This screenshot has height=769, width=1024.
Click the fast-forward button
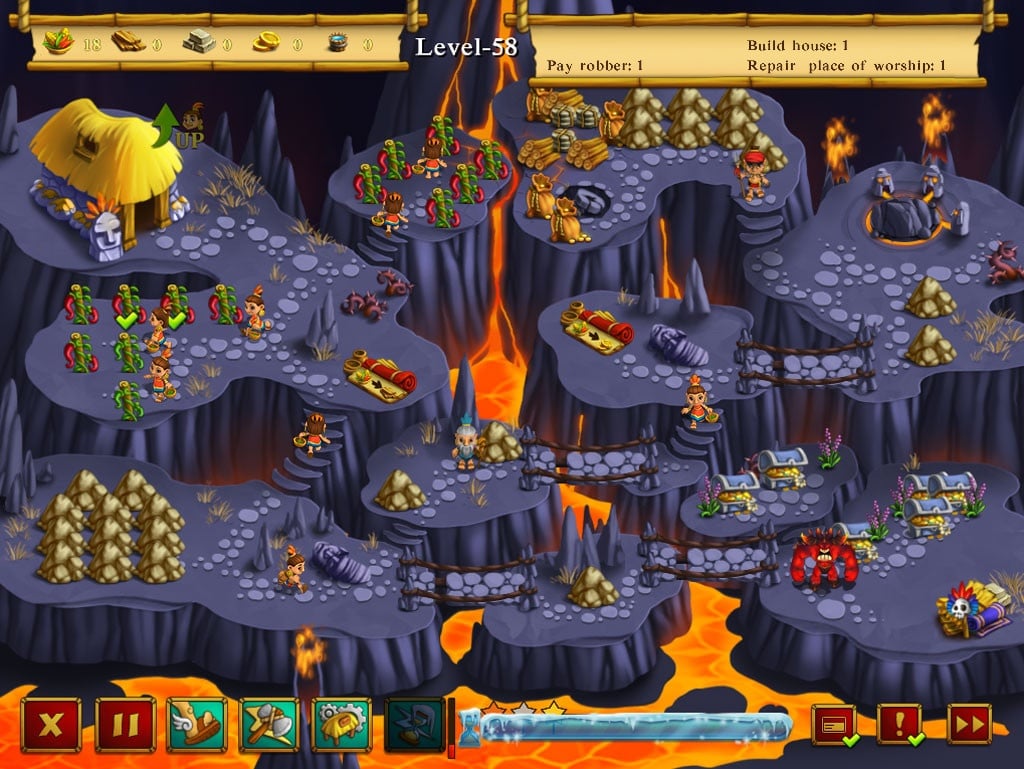[968, 725]
